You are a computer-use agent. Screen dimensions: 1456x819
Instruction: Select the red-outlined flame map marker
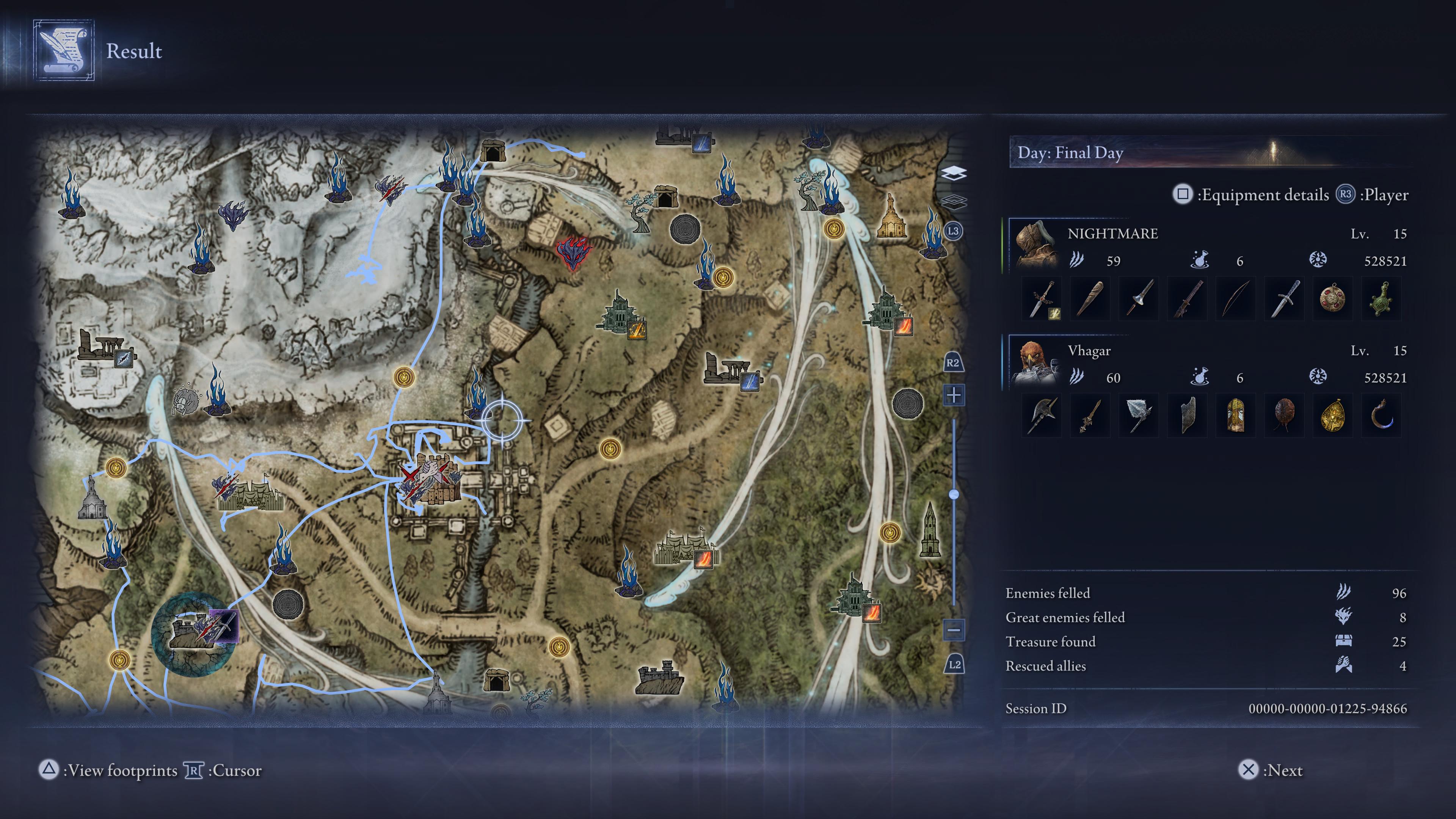pyautogui.click(x=573, y=253)
